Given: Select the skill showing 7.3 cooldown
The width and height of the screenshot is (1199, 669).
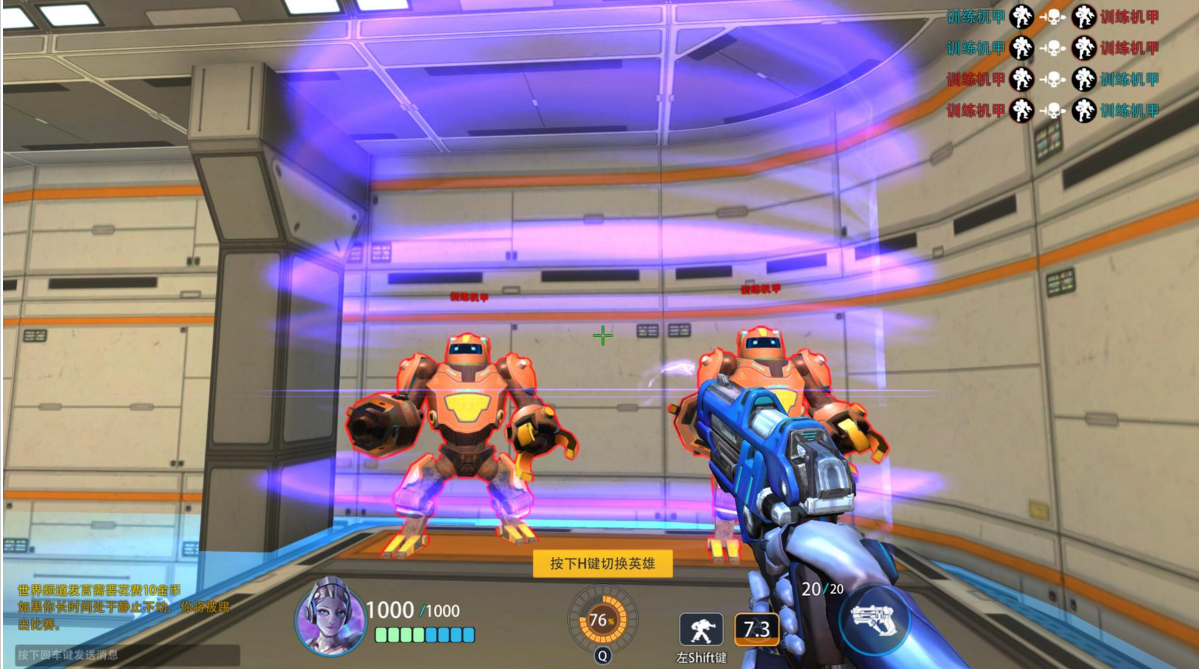Looking at the screenshot, I should pos(757,629).
